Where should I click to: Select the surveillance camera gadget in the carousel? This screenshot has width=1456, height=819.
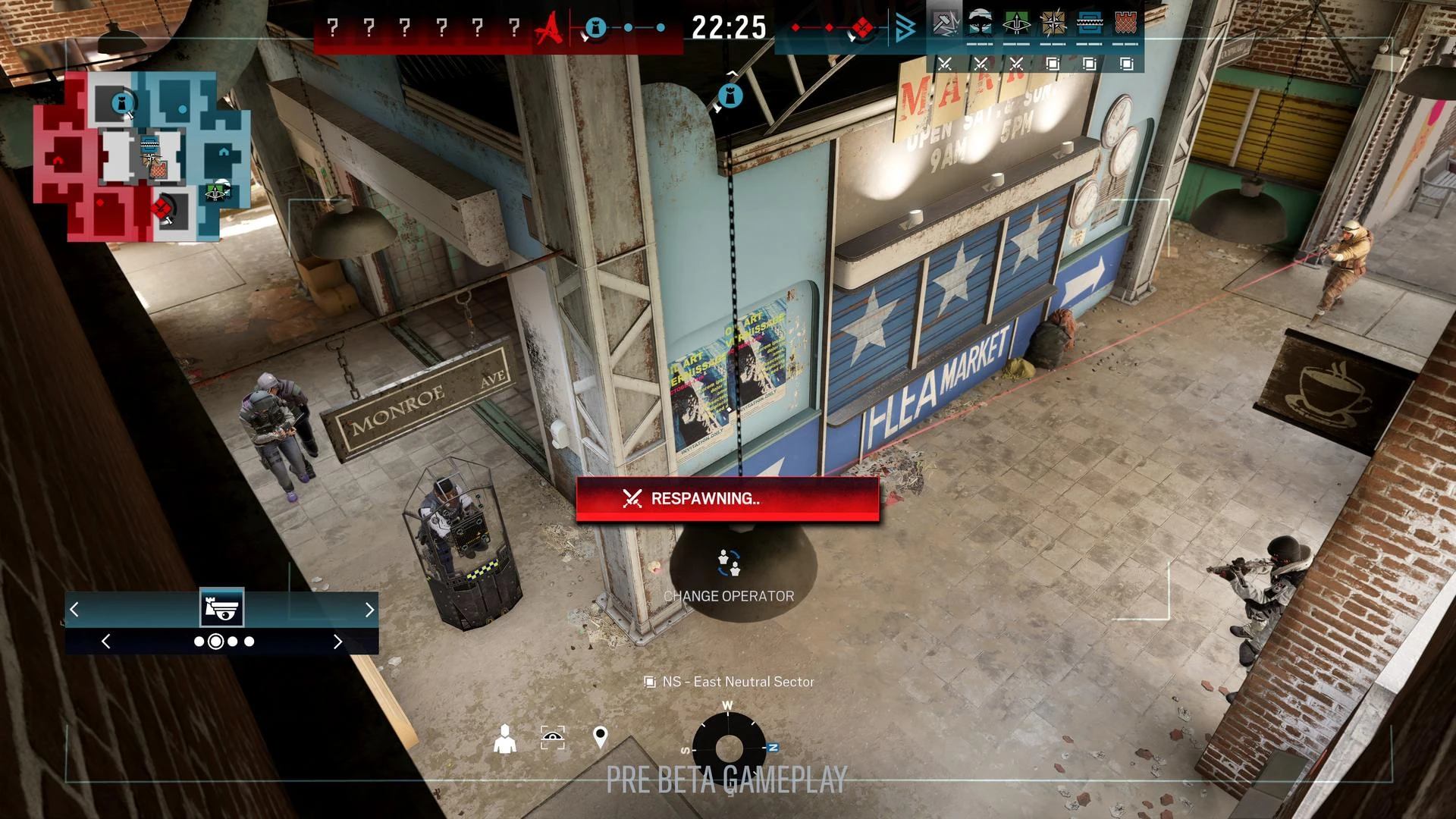tap(221, 608)
